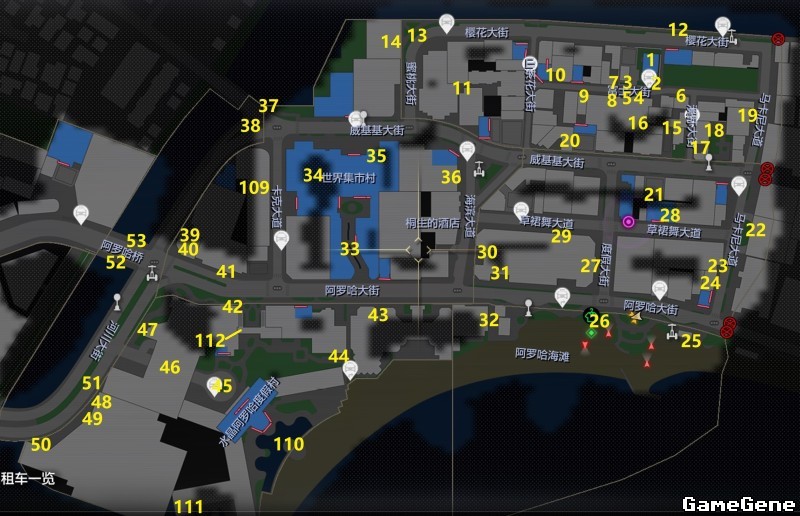Screen dimensions: 800x516
Task: Select the taxi pin beside the 草裙舞大道 label near 29
Action: (x=520, y=210)
